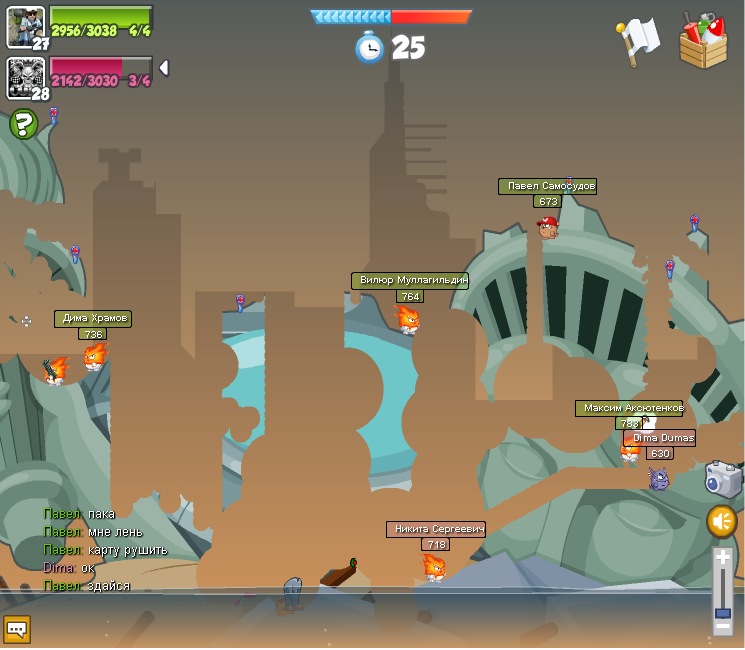Open the green question mark help
The width and height of the screenshot is (745, 650).
click(23, 125)
